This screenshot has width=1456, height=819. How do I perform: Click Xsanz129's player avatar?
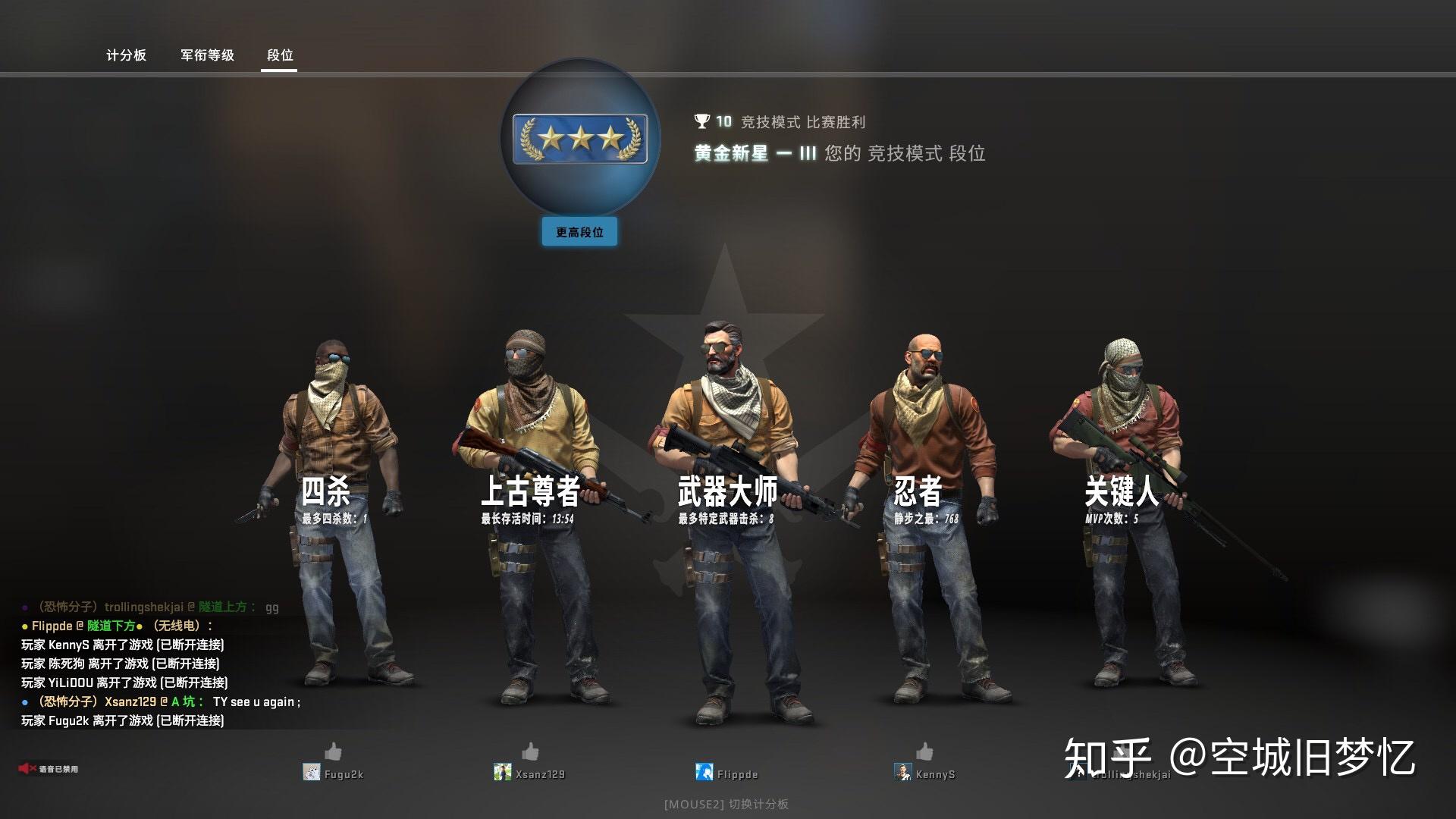[504, 772]
